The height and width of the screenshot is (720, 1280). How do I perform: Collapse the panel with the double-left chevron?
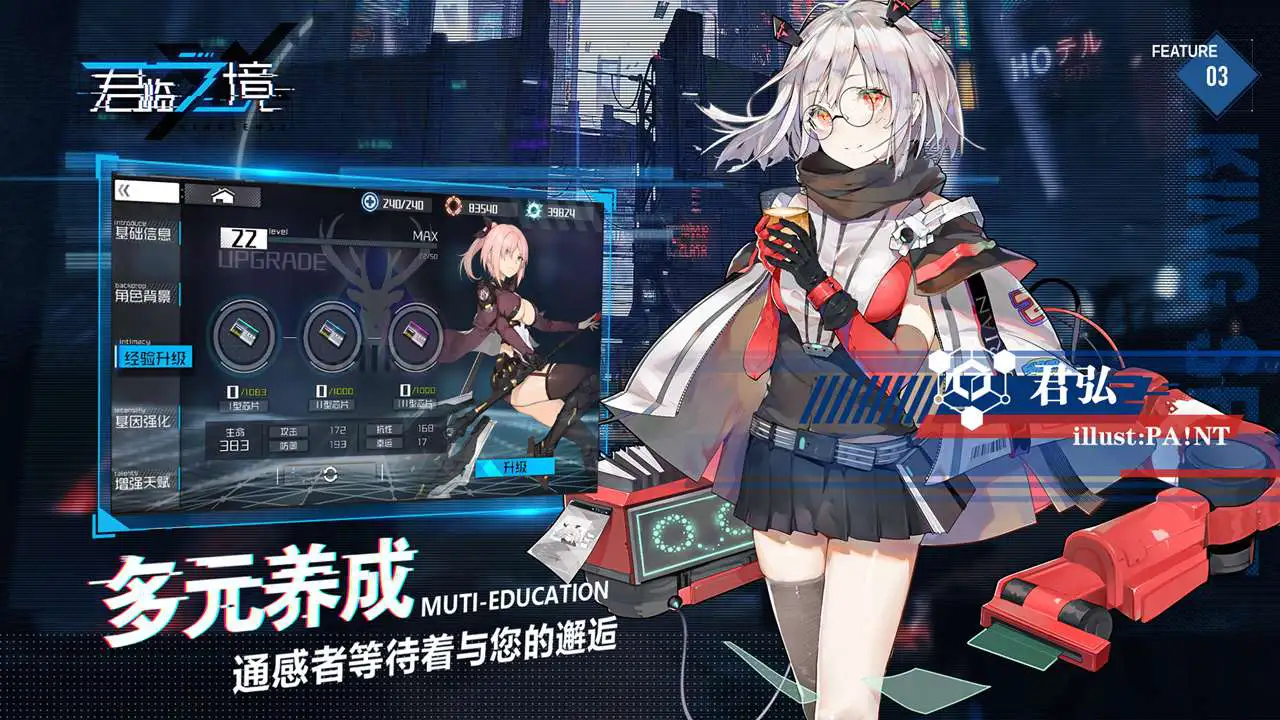click(123, 190)
